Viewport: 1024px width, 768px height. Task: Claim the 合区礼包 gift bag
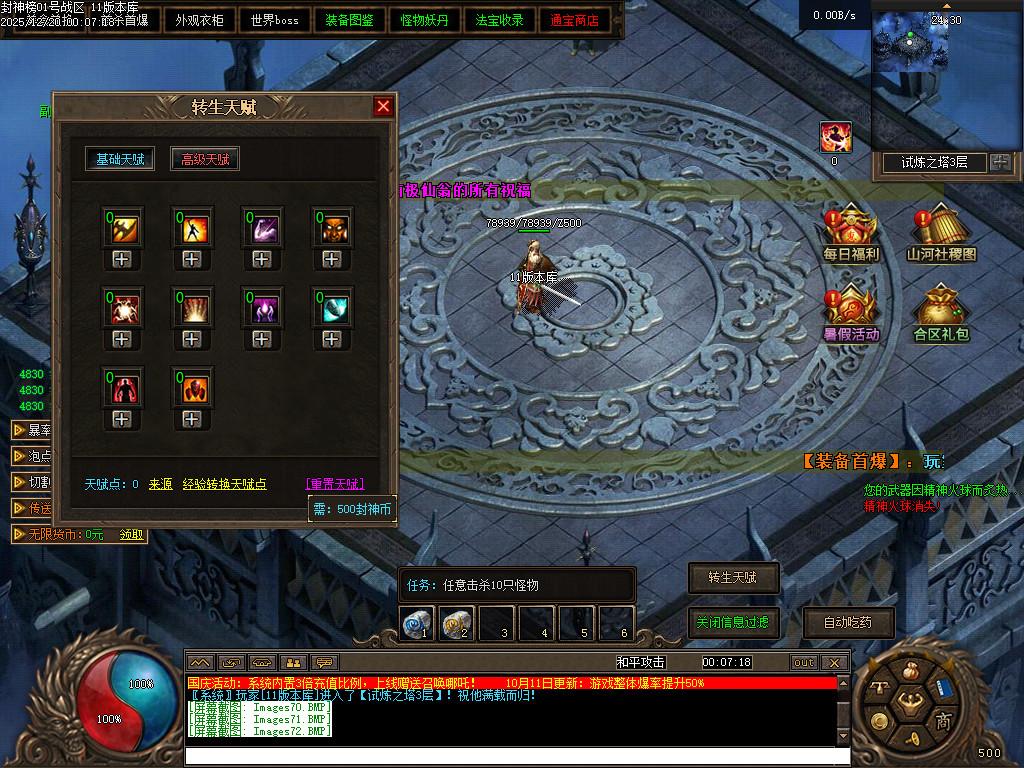[x=941, y=314]
